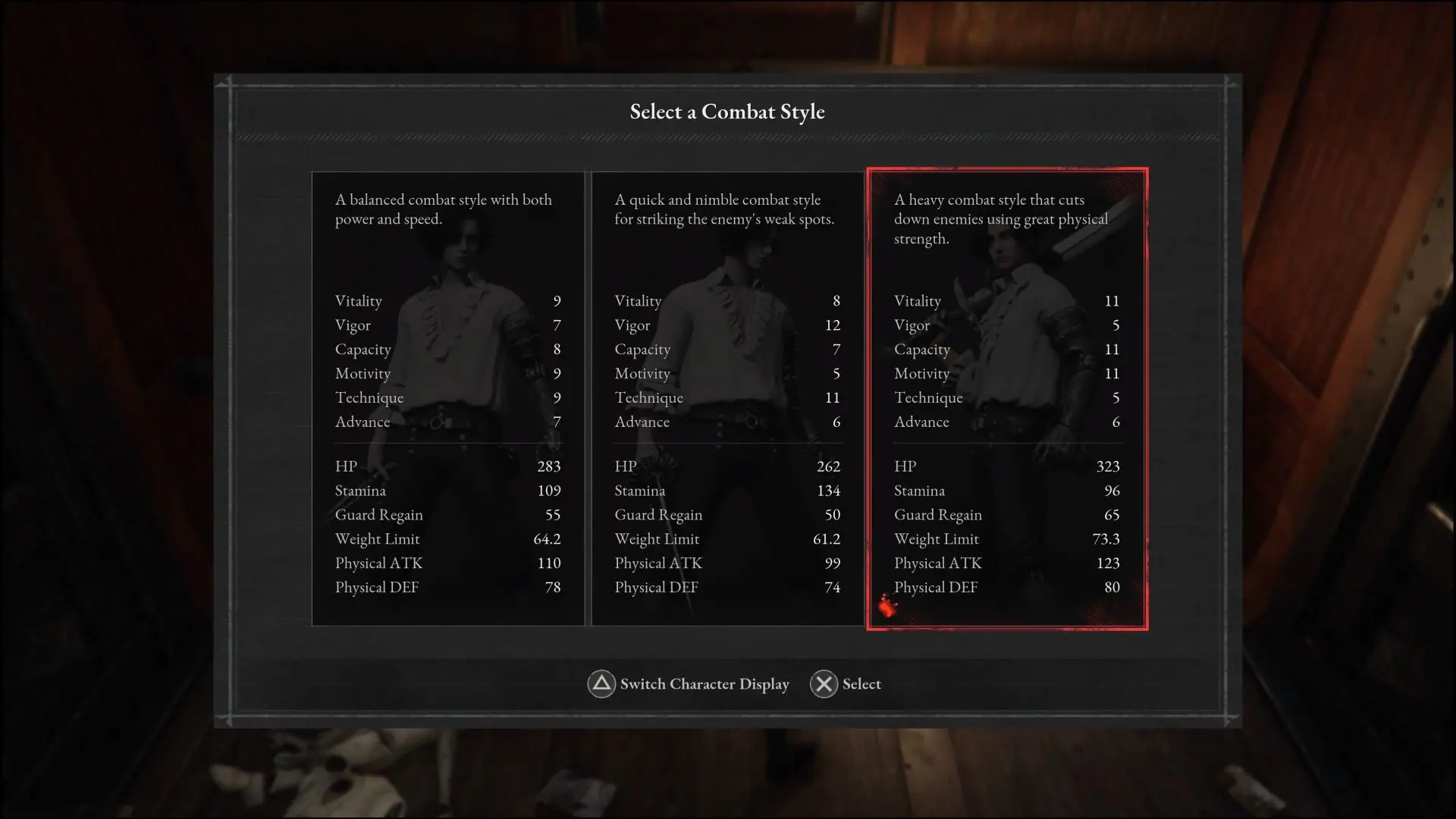
Task: Click the Vigor 12 stat on nimble style
Action: pyautogui.click(x=833, y=325)
